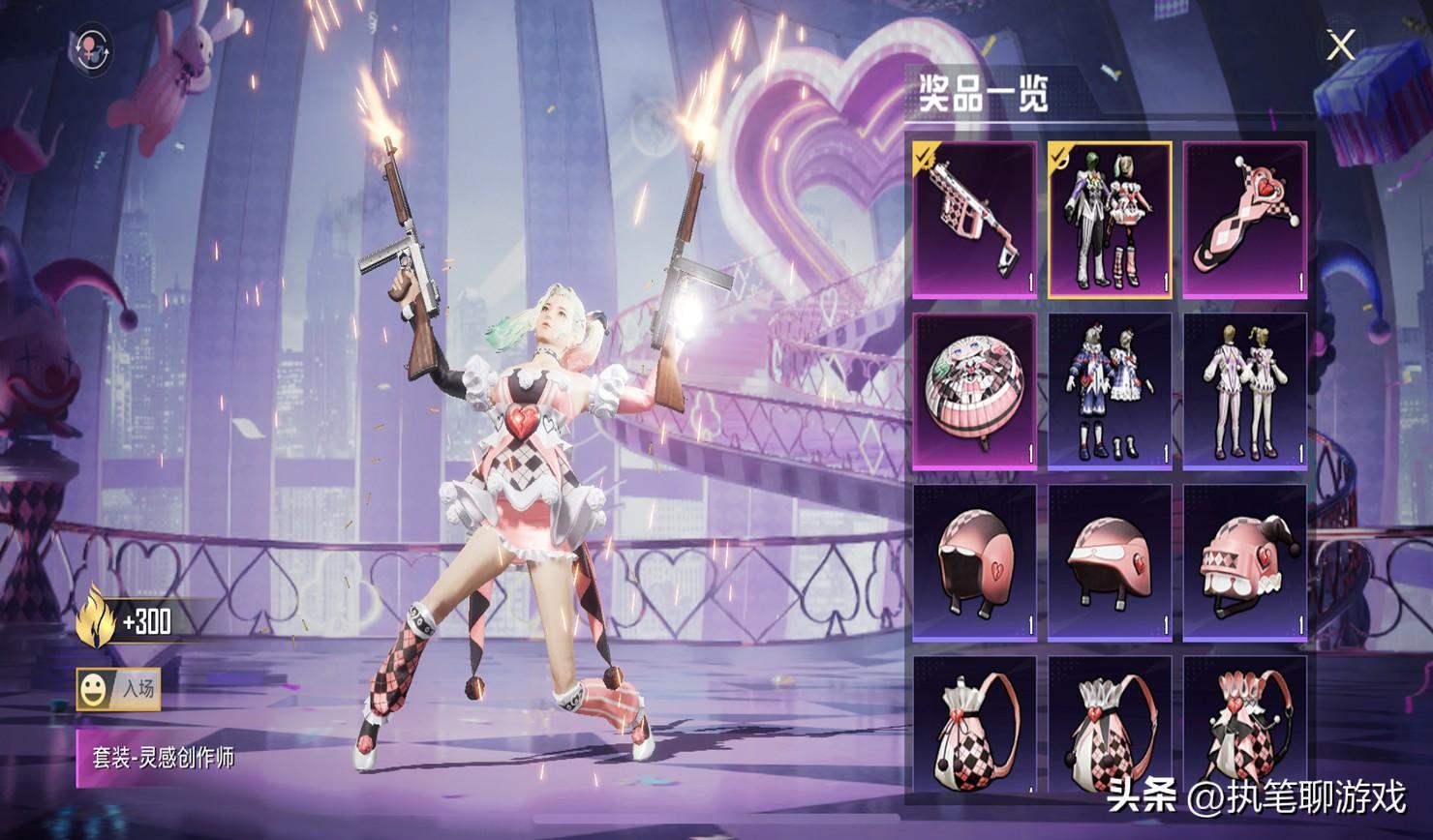Select the pink checkered submachine gun skin

tap(974, 220)
